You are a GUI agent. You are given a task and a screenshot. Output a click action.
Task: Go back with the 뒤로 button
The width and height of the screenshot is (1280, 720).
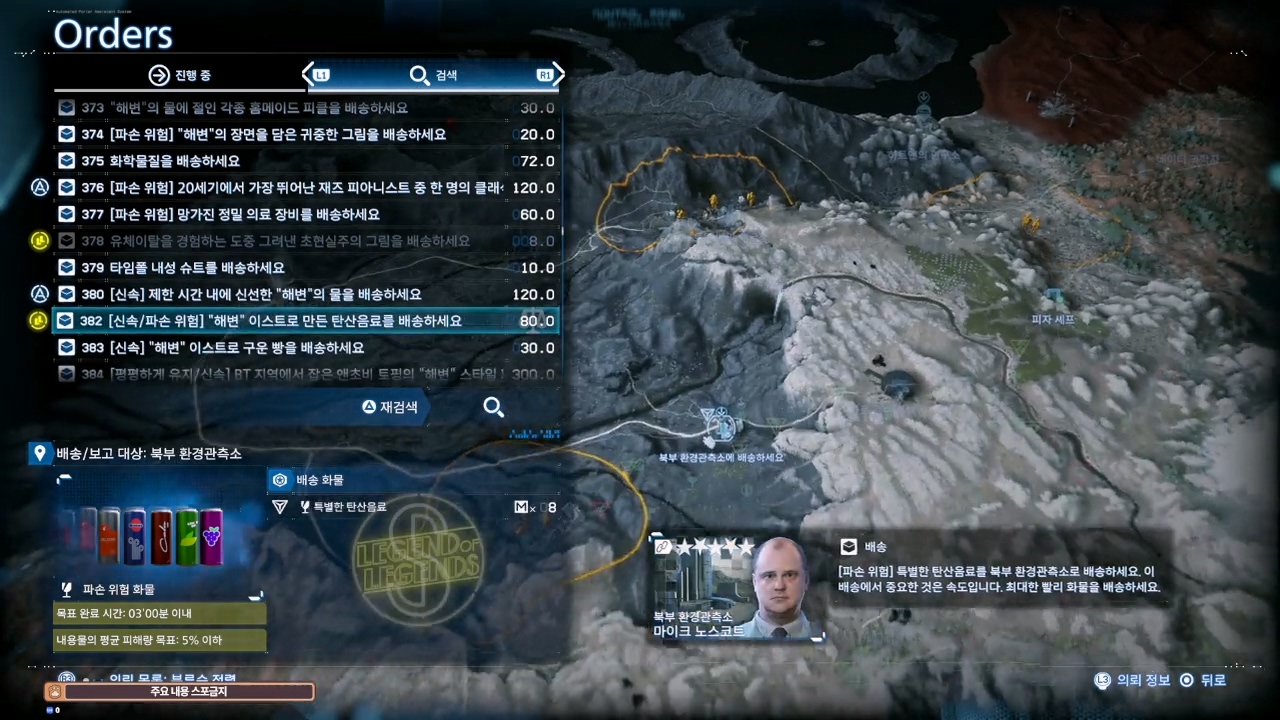(1202, 680)
